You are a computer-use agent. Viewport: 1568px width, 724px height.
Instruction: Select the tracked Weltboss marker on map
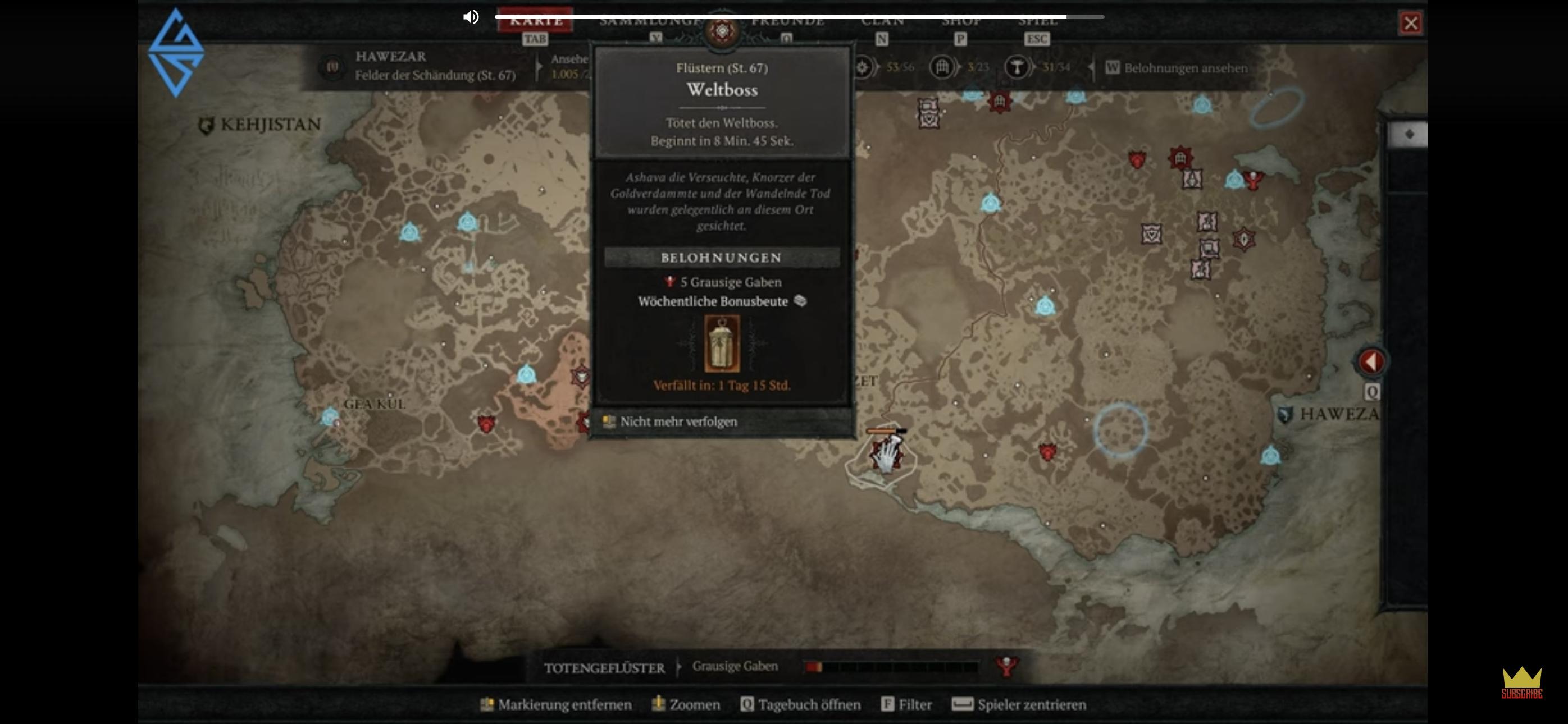click(x=885, y=456)
